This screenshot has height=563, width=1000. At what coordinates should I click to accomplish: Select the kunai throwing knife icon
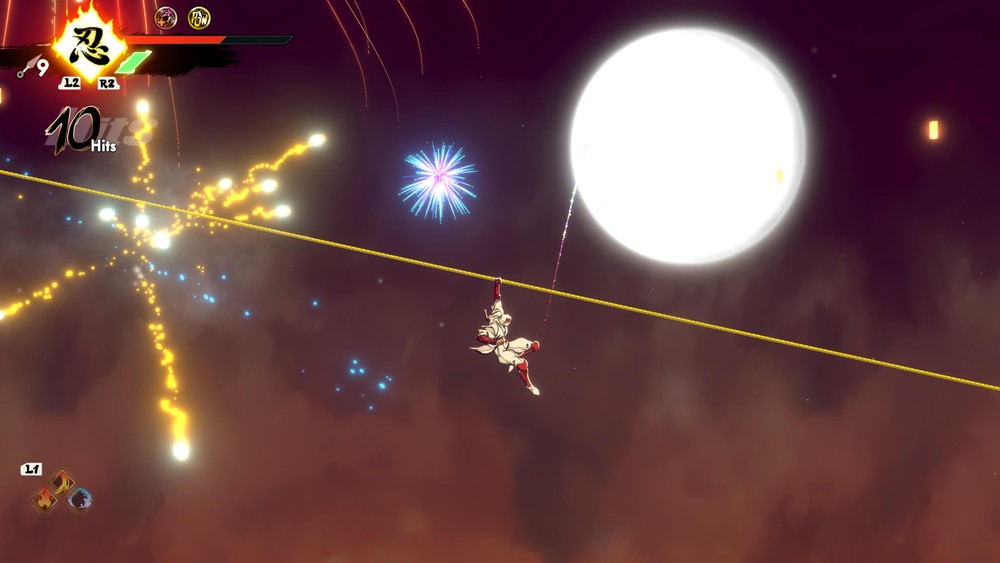tap(30, 67)
